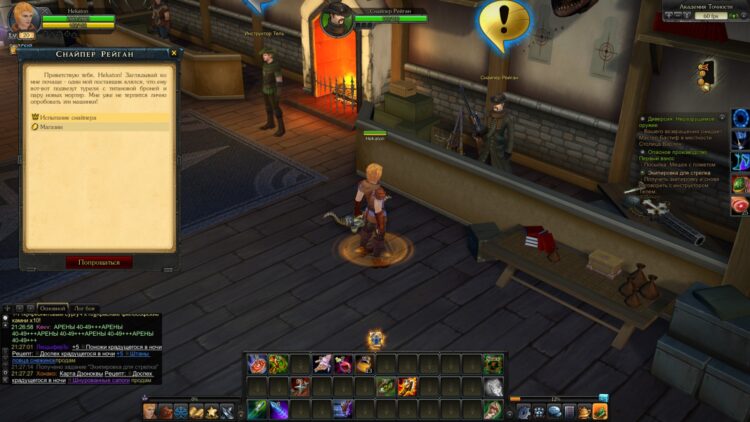Close the Снайпер Рейган dialogue window

pos(175,53)
